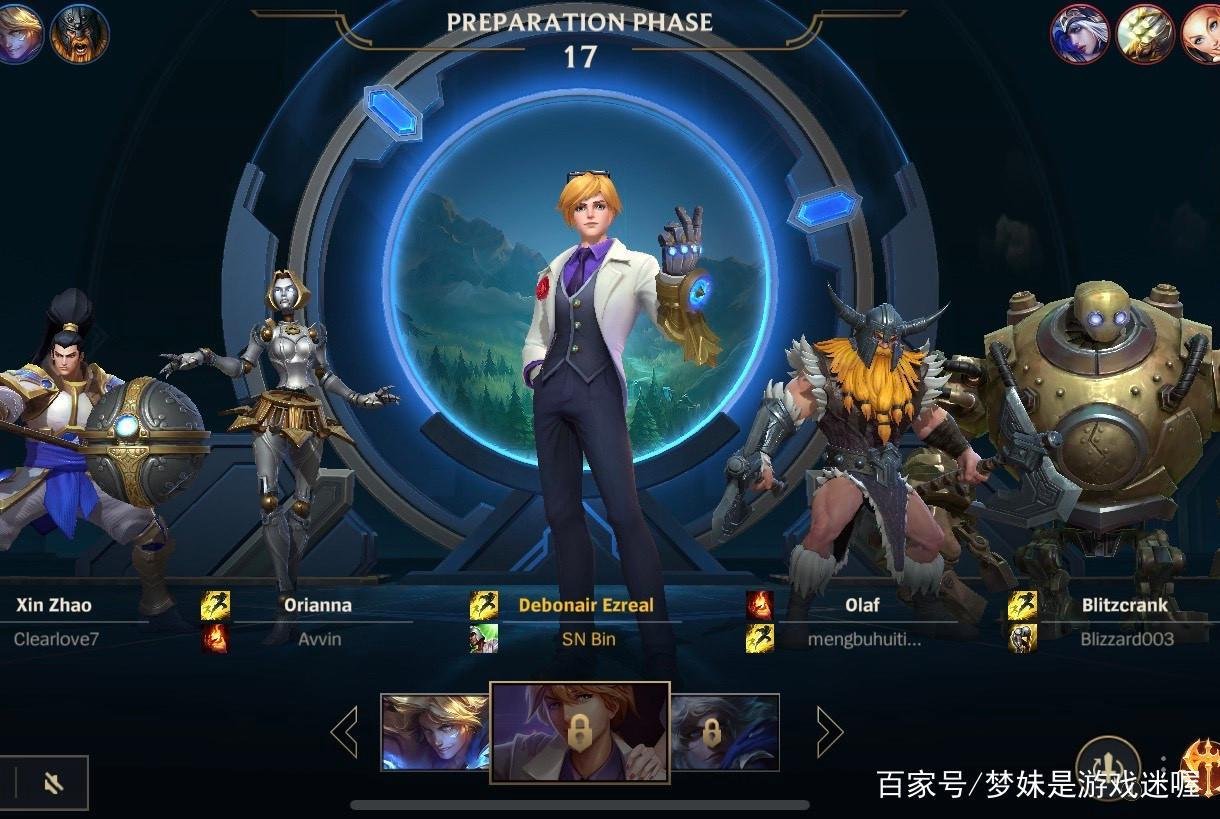The width and height of the screenshot is (1220, 819).
Task: Click the golden-helmet enemy champion portrait
Action: (1144, 33)
